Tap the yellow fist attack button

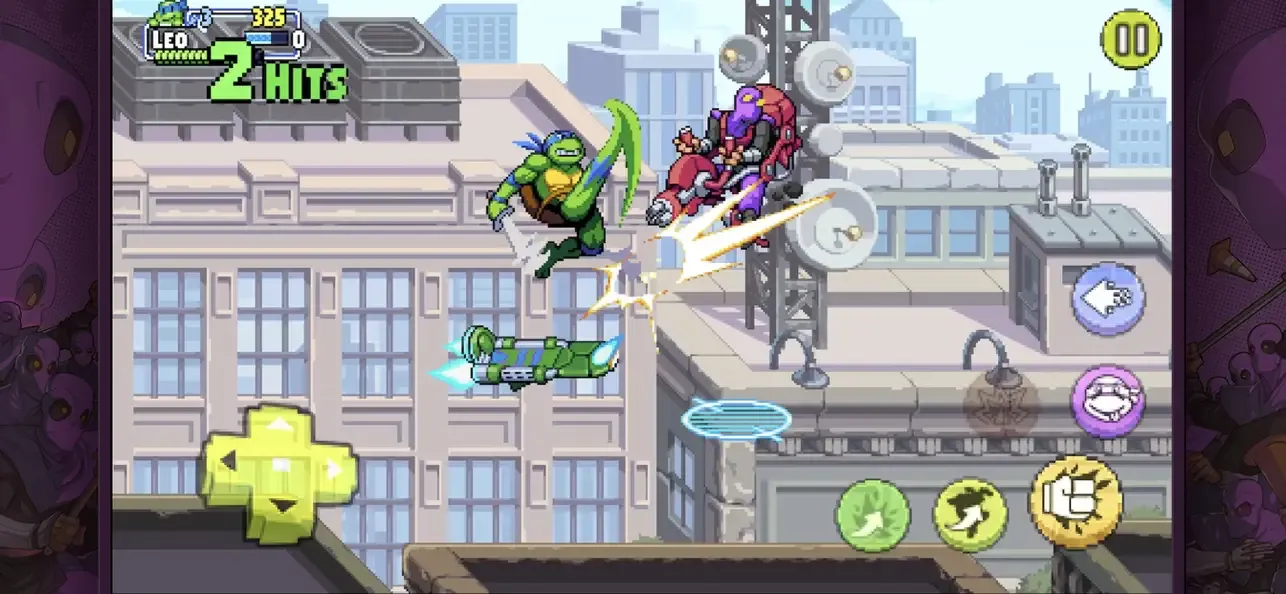[1075, 501]
